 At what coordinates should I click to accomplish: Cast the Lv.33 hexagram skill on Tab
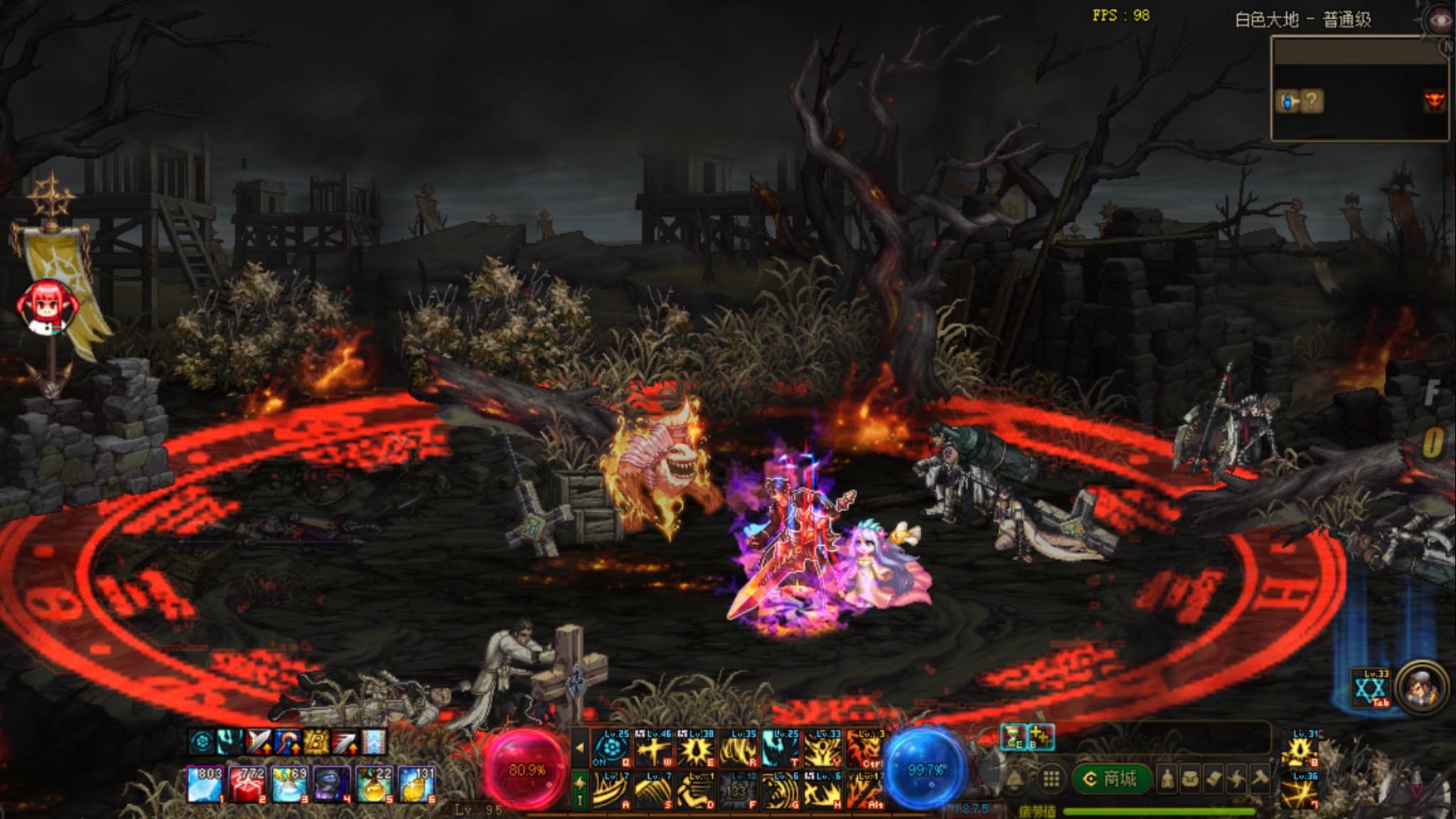click(1371, 688)
